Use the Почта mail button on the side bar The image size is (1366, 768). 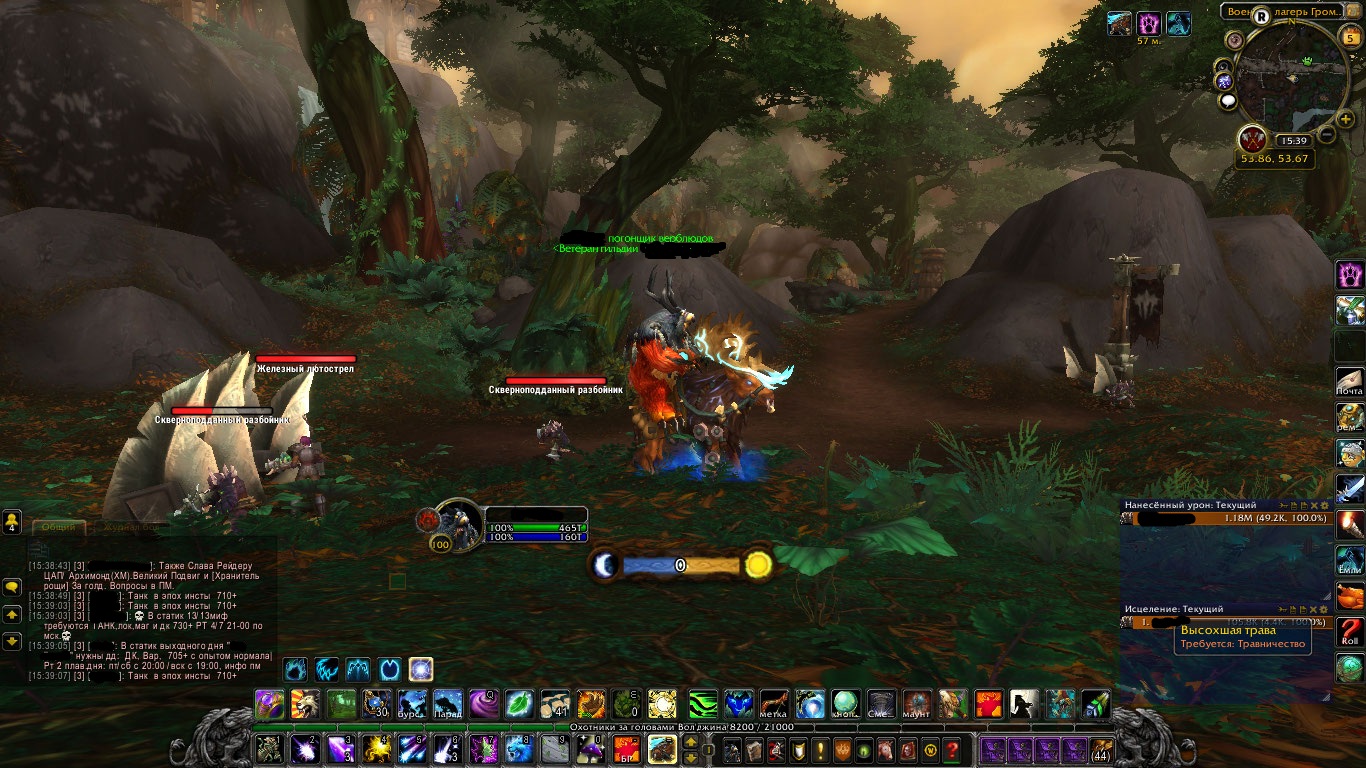1350,381
